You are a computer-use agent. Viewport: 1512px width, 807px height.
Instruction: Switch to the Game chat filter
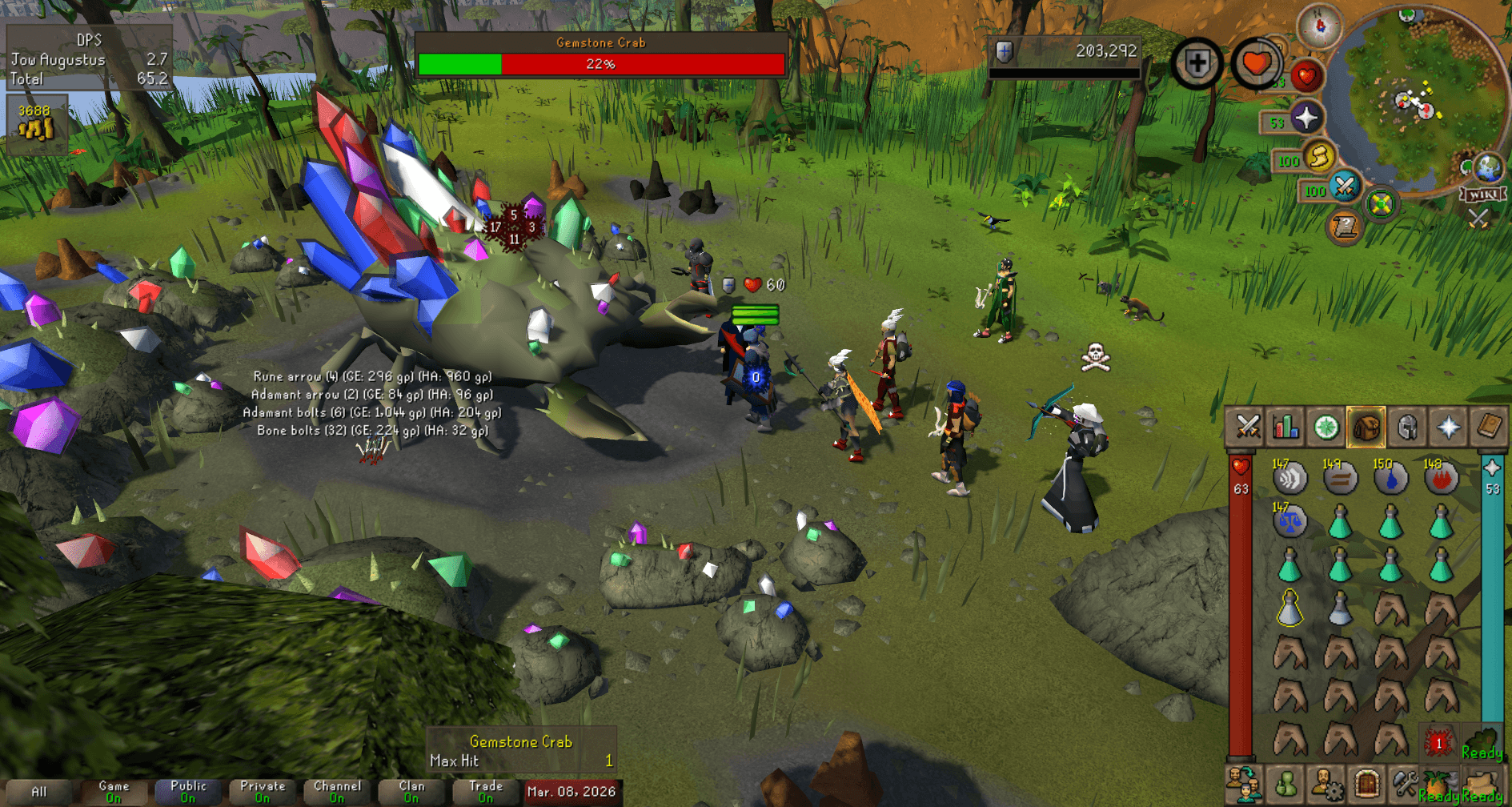coord(113,790)
